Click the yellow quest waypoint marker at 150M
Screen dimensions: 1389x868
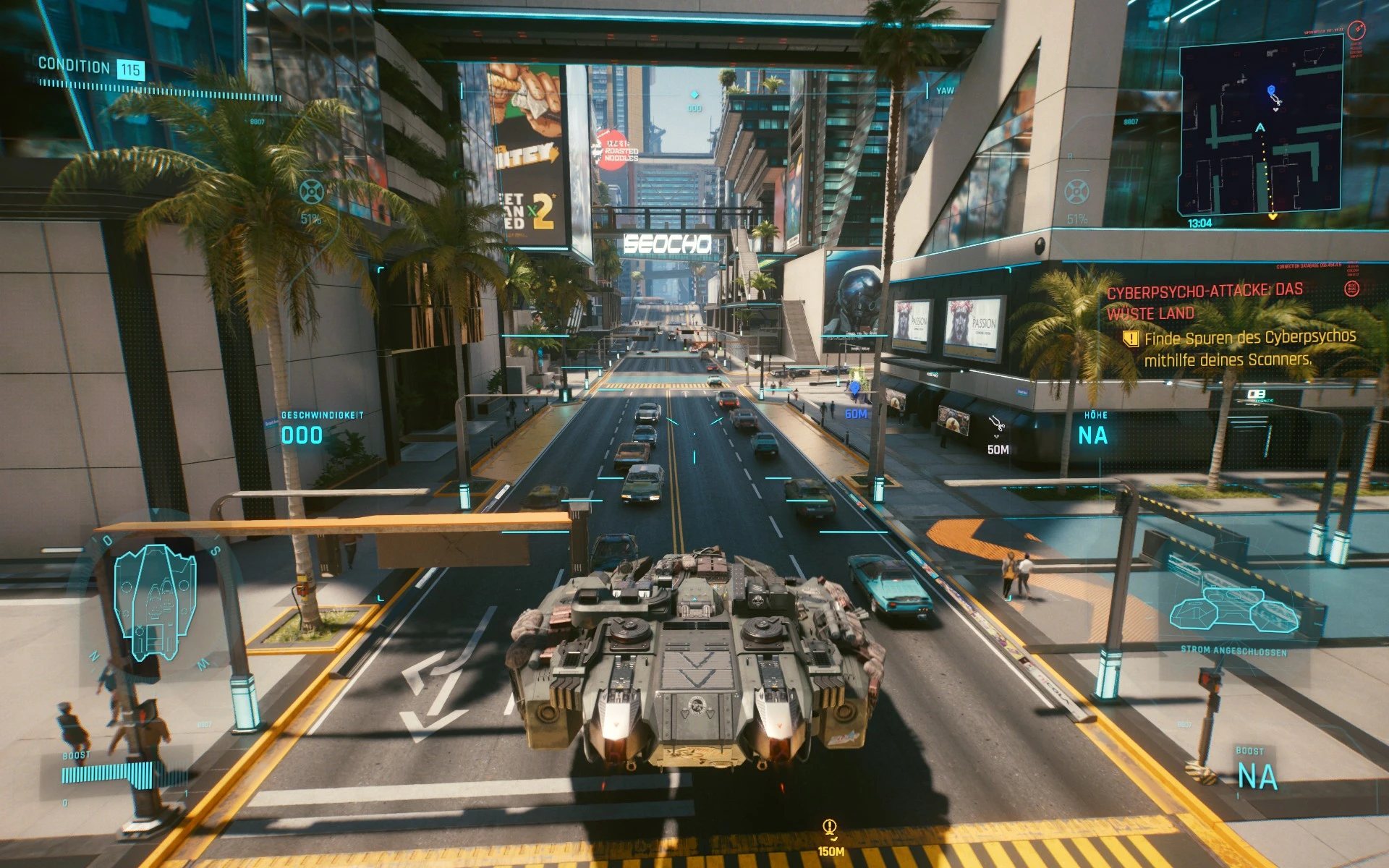tap(830, 827)
